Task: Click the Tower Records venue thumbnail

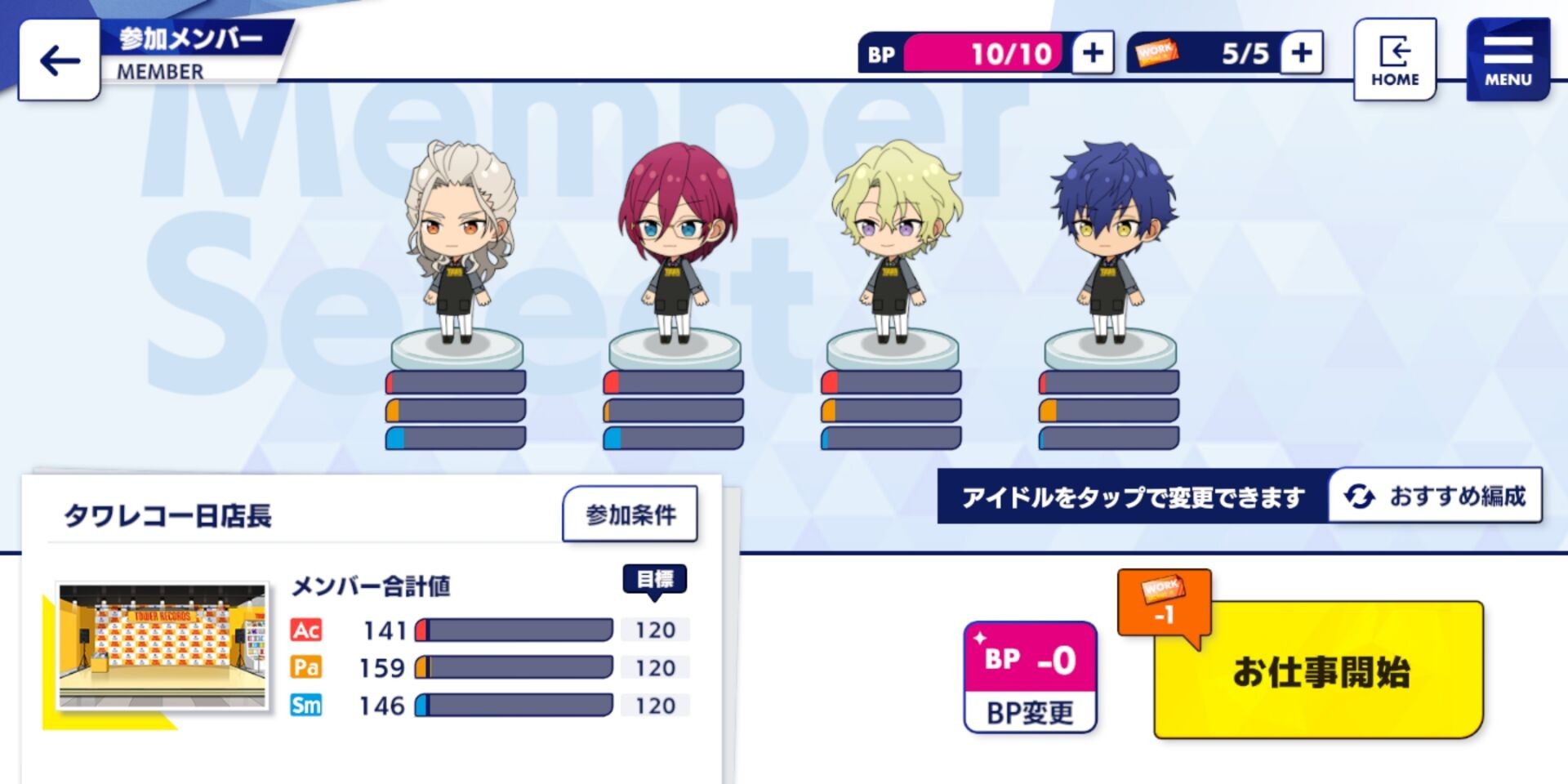Action: (163, 646)
